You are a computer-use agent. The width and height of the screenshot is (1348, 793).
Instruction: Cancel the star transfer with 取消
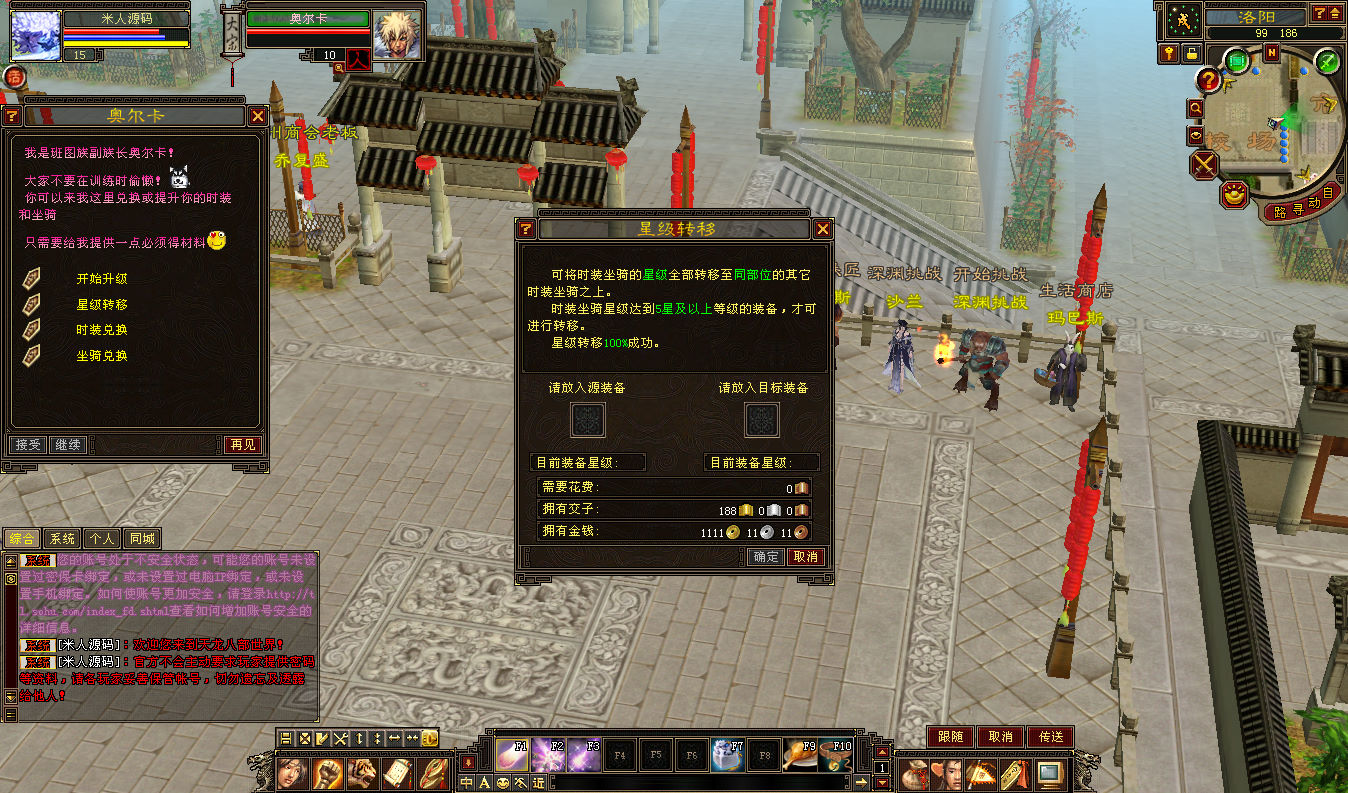[x=805, y=557]
